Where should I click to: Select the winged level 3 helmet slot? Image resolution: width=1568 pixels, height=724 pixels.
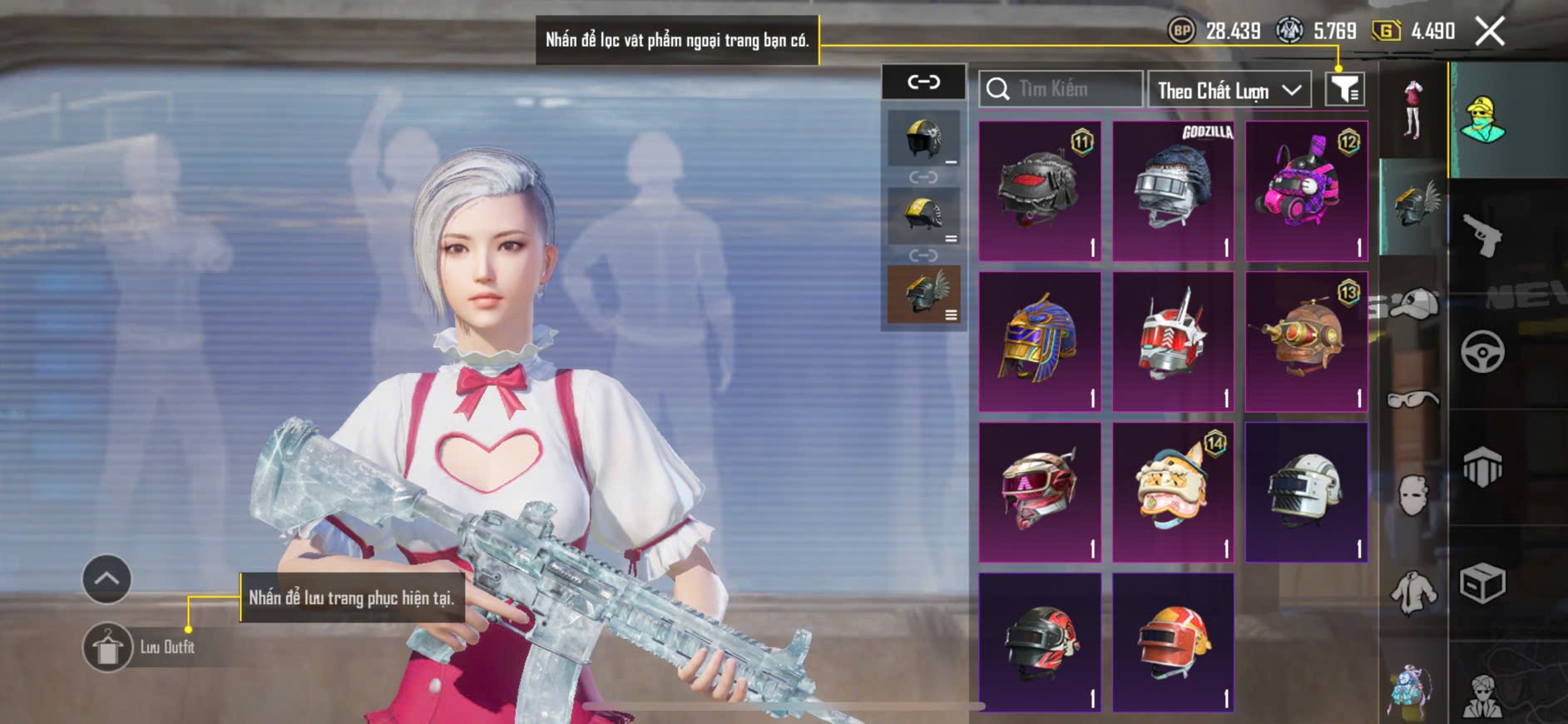click(923, 294)
